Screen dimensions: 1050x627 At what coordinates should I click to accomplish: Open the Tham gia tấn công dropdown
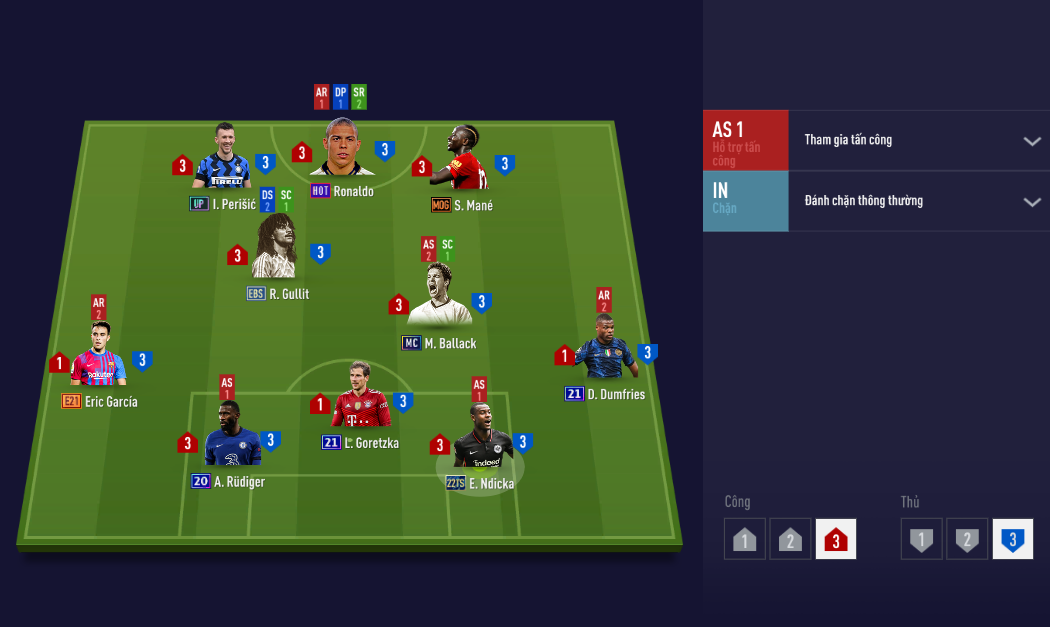(x=1031, y=141)
